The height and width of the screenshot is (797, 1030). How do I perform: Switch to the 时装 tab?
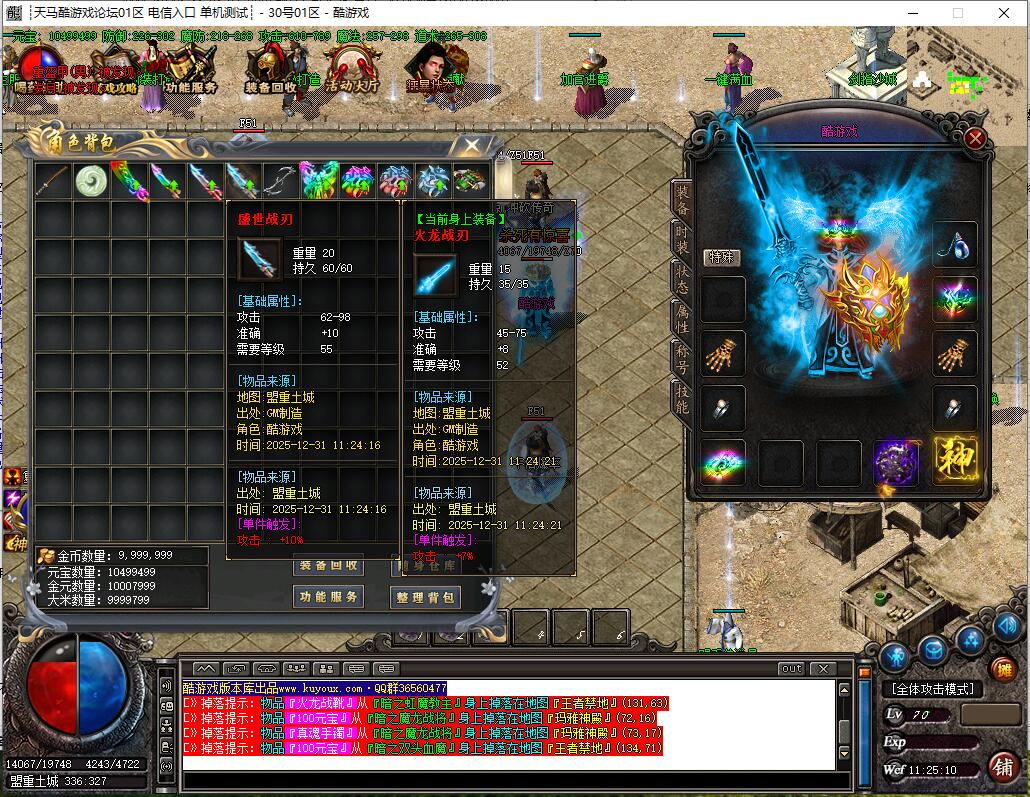[682, 240]
